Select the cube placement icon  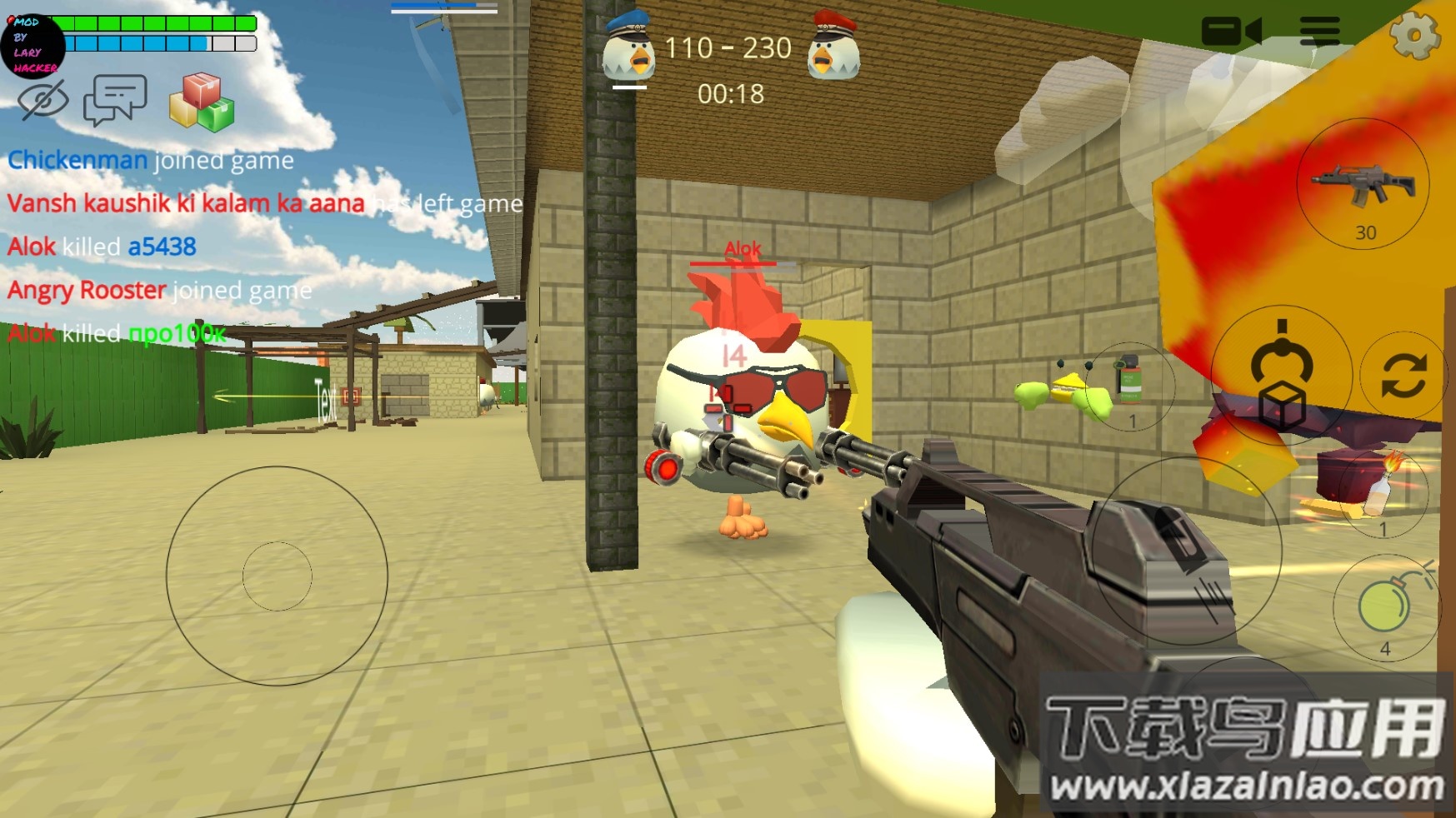click(1284, 405)
